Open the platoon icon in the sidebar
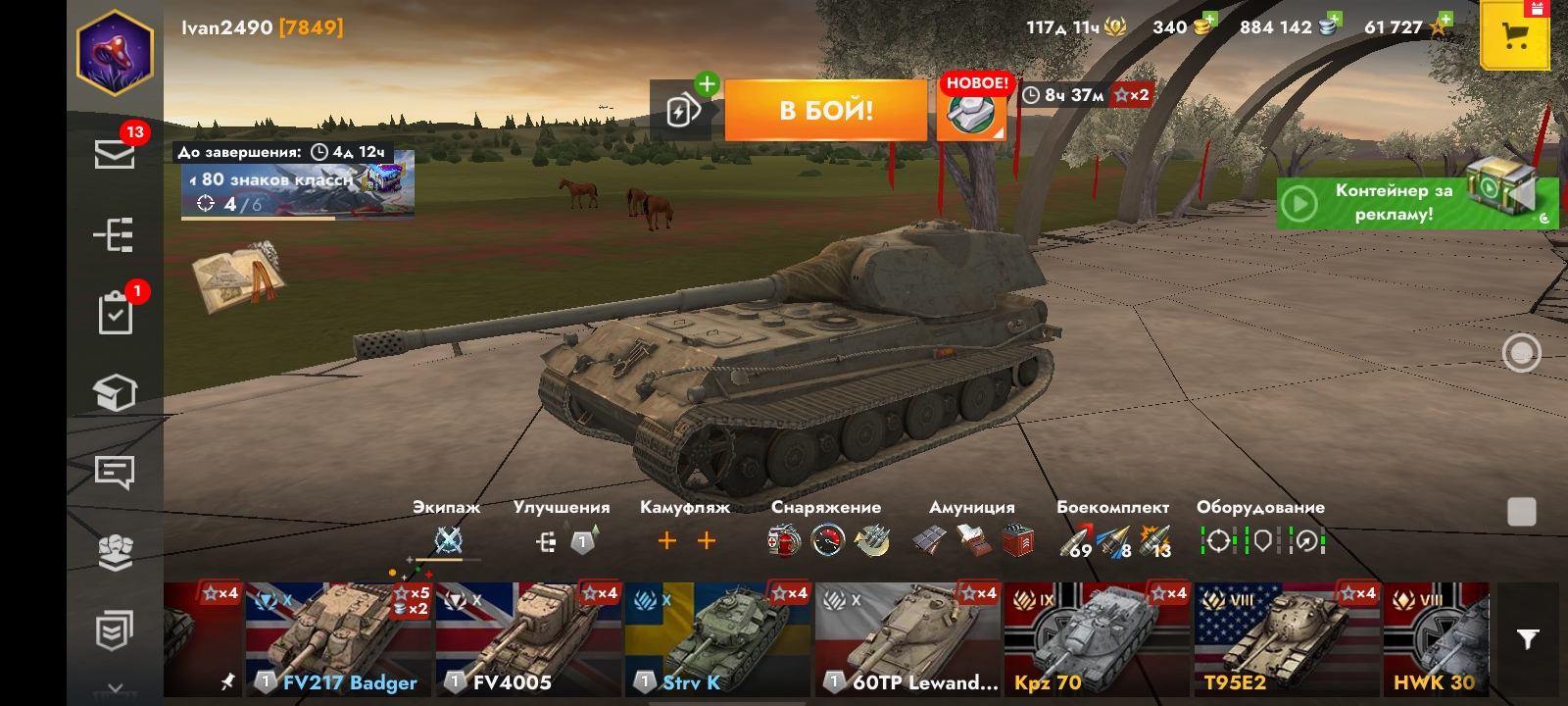 point(117,552)
